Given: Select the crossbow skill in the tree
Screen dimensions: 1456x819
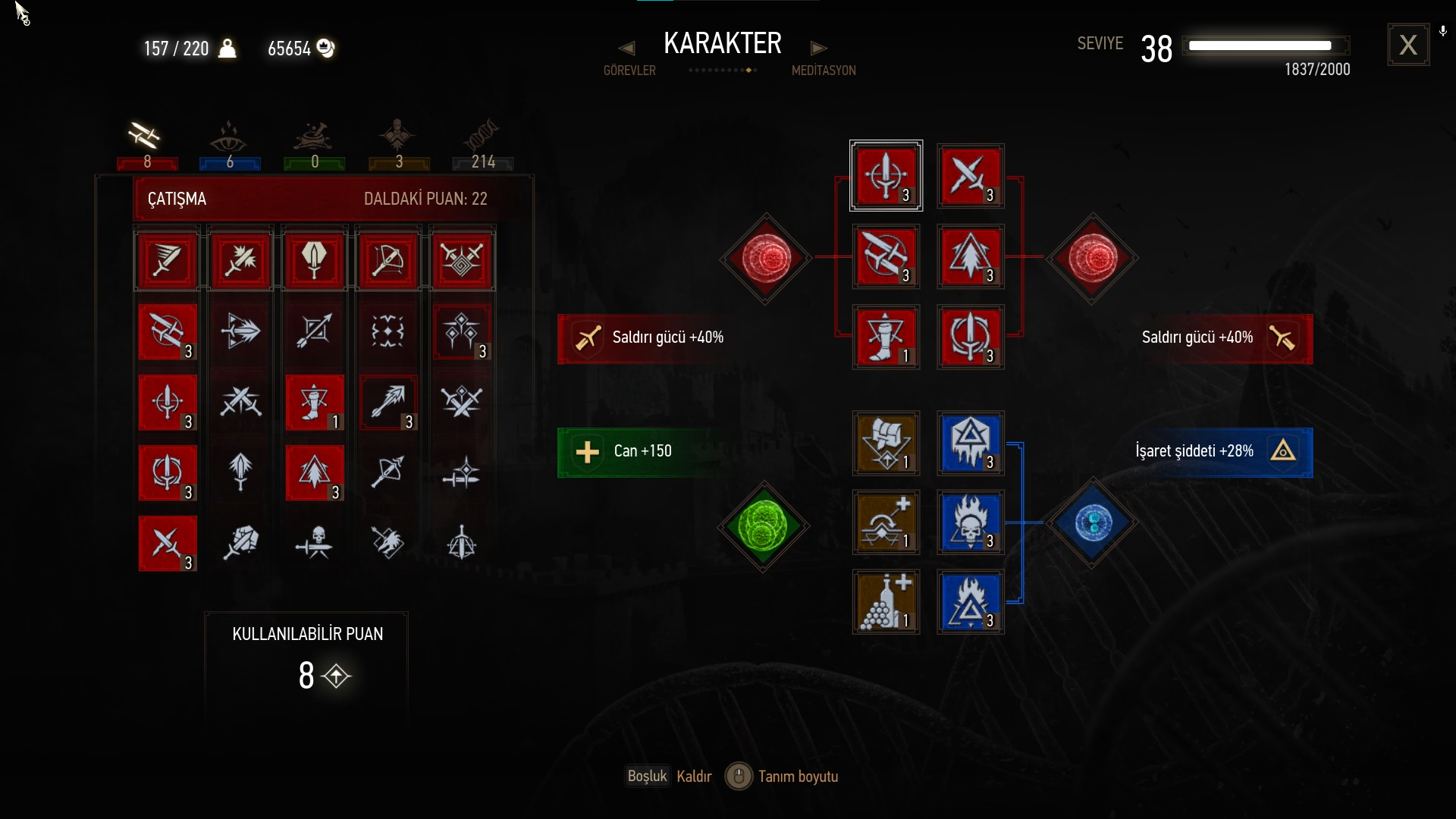Looking at the screenshot, I should [x=388, y=261].
